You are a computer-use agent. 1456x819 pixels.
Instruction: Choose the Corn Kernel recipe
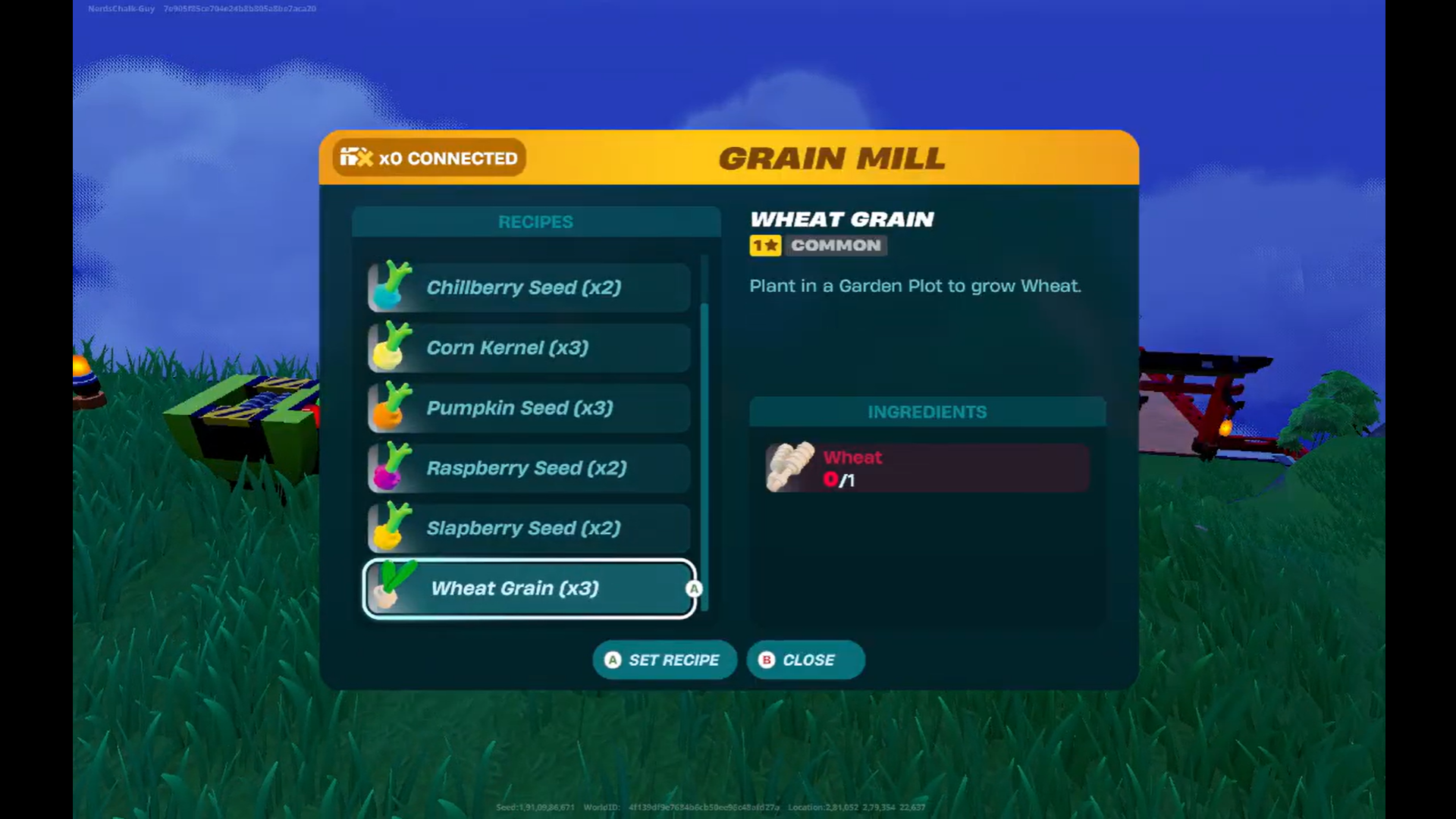click(x=529, y=348)
